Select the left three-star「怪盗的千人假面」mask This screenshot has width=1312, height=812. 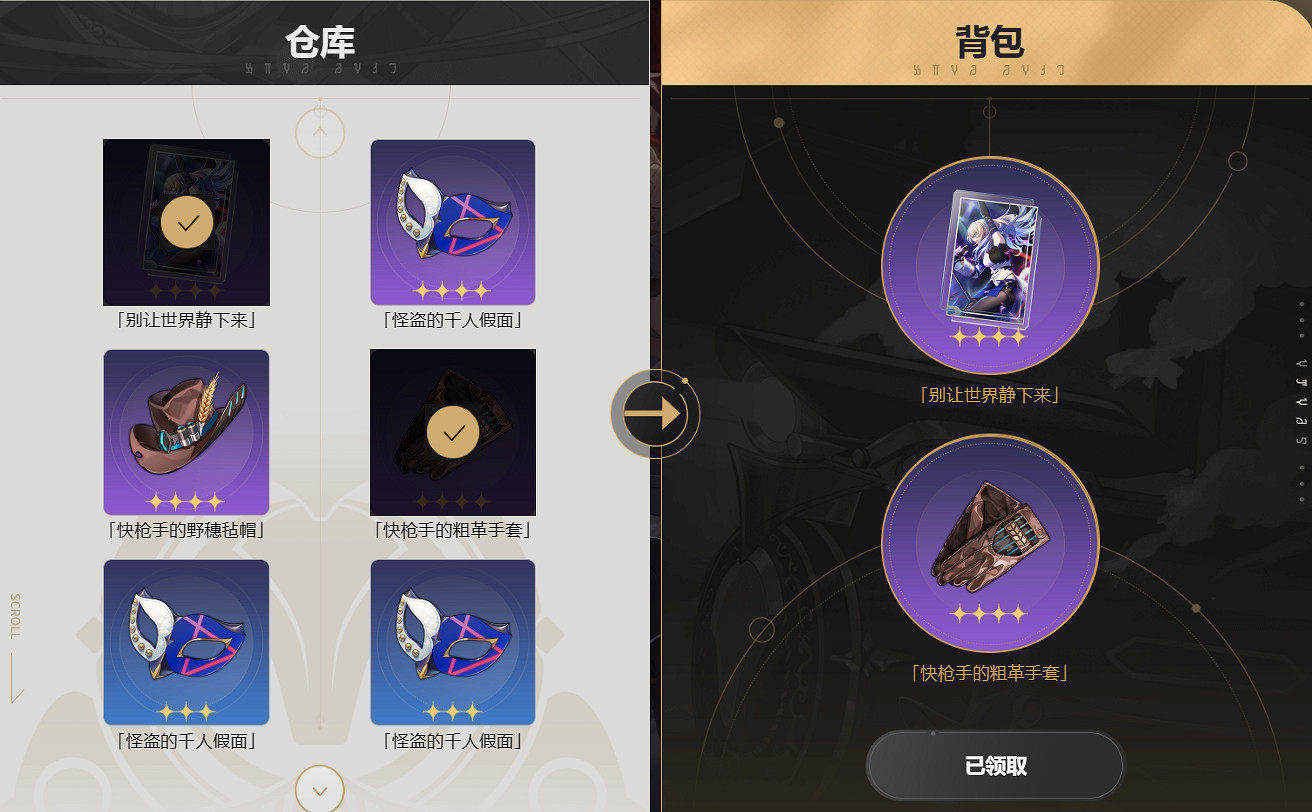click(x=185, y=641)
